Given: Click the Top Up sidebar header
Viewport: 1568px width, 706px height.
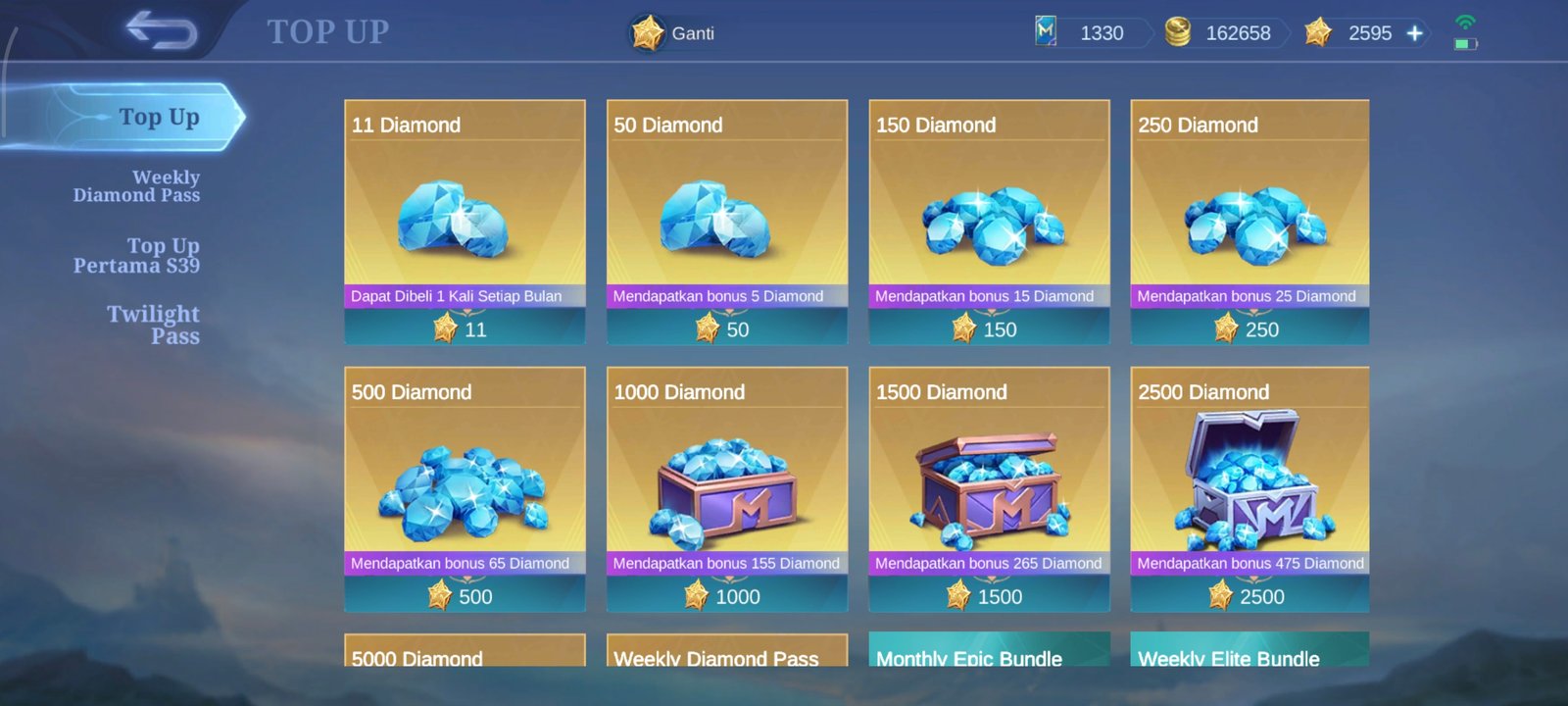Looking at the screenshot, I should coord(157,117).
